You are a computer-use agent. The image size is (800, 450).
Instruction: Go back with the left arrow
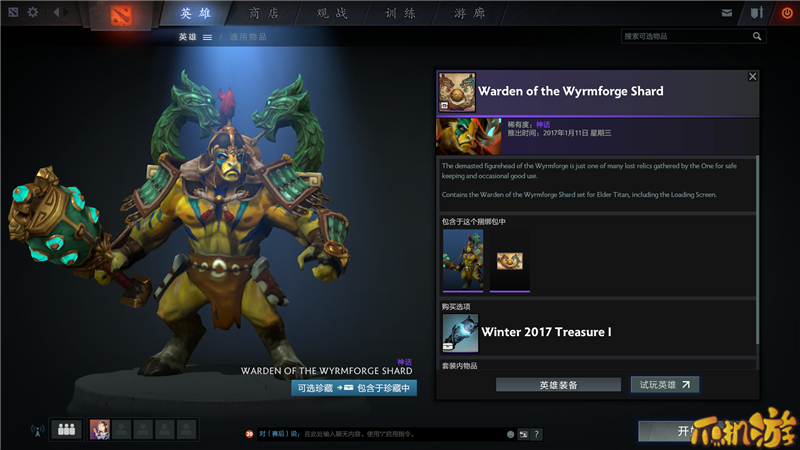click(55, 13)
